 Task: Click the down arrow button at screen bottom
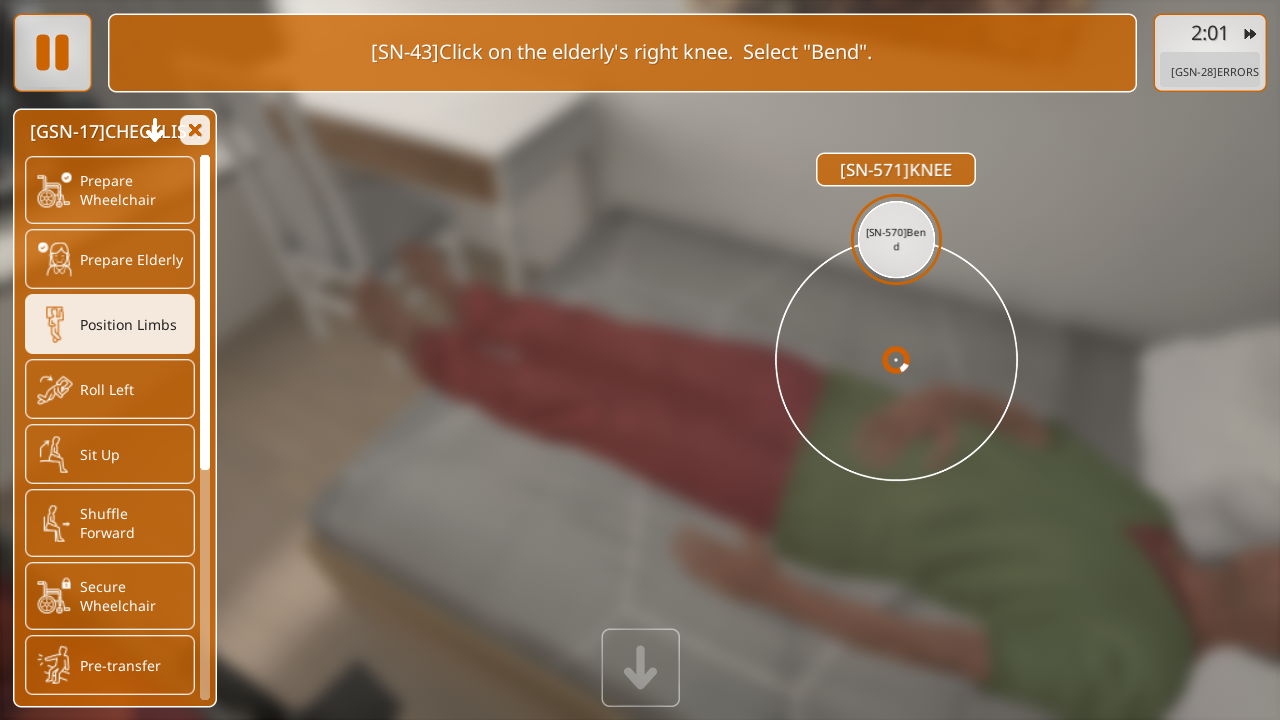coord(640,667)
